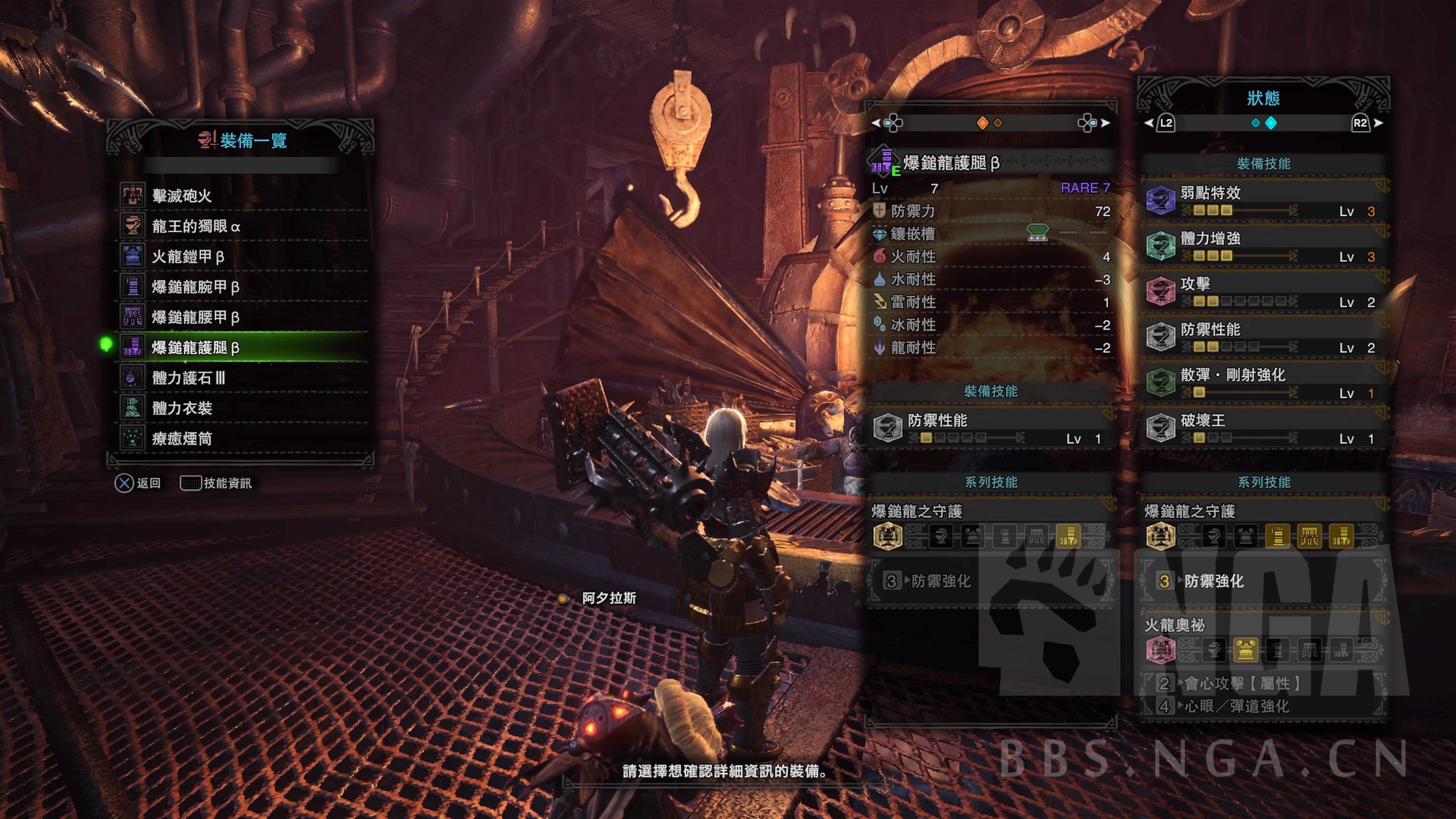1456x819 pixels.
Task: Click the 狀態 status panel header
Action: click(1263, 98)
